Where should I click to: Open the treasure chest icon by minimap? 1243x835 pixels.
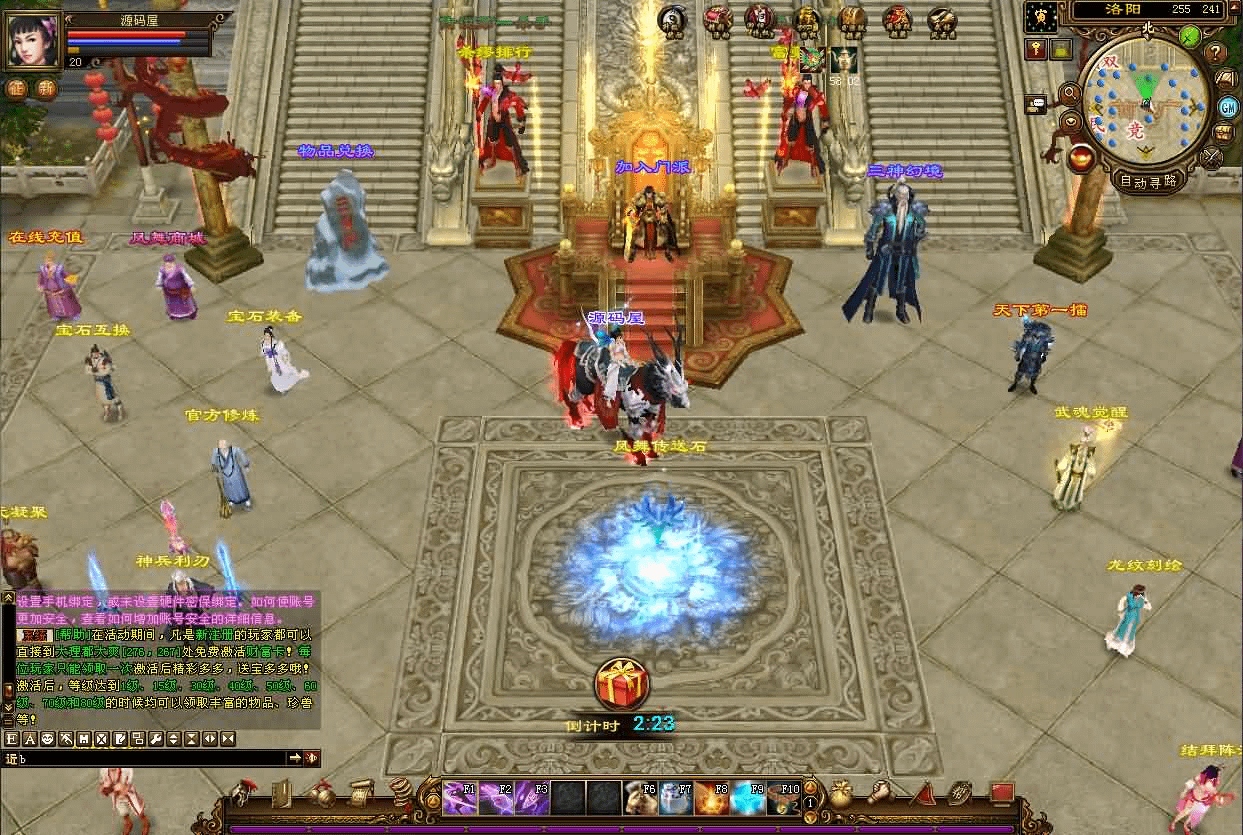point(1225,132)
